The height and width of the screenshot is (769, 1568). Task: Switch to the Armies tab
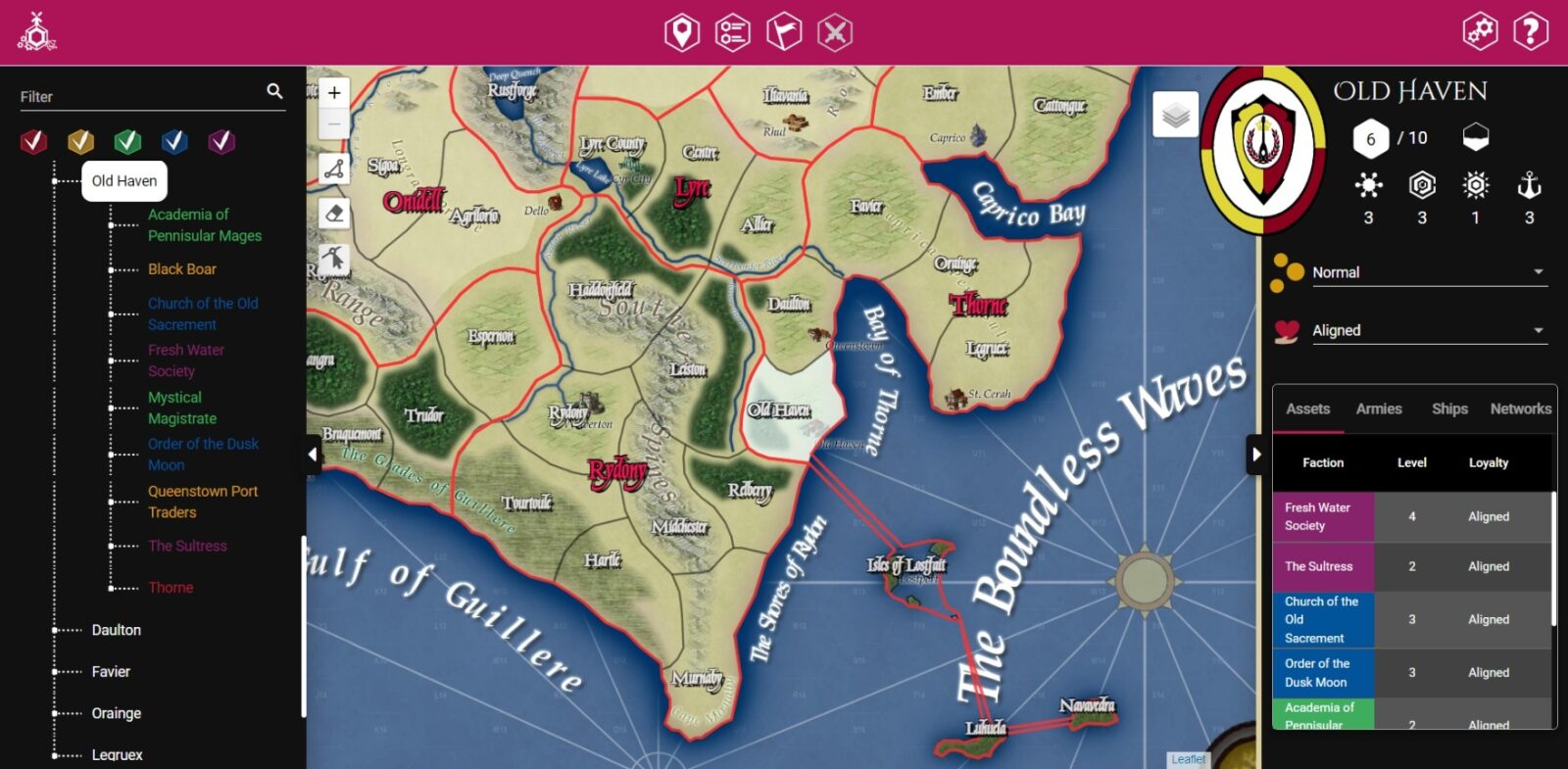(1378, 409)
